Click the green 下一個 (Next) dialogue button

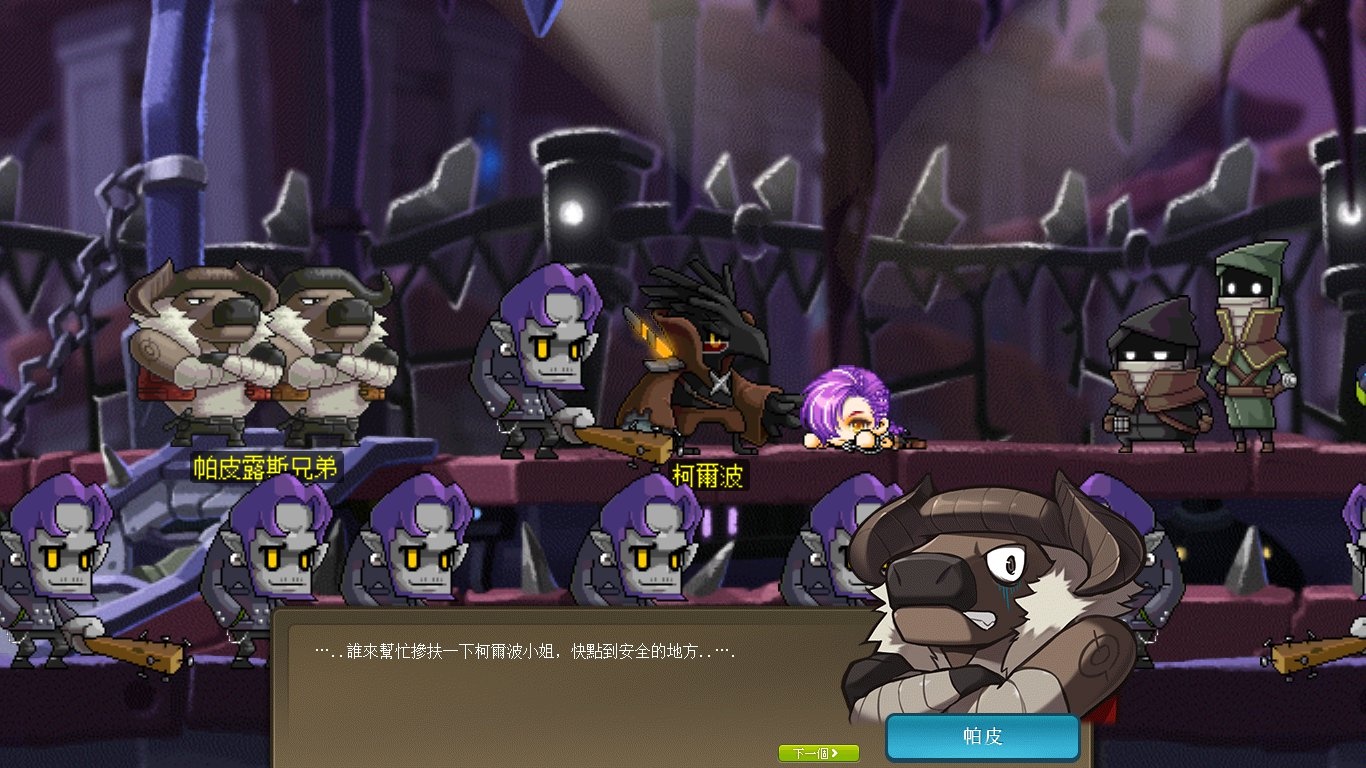pos(818,753)
